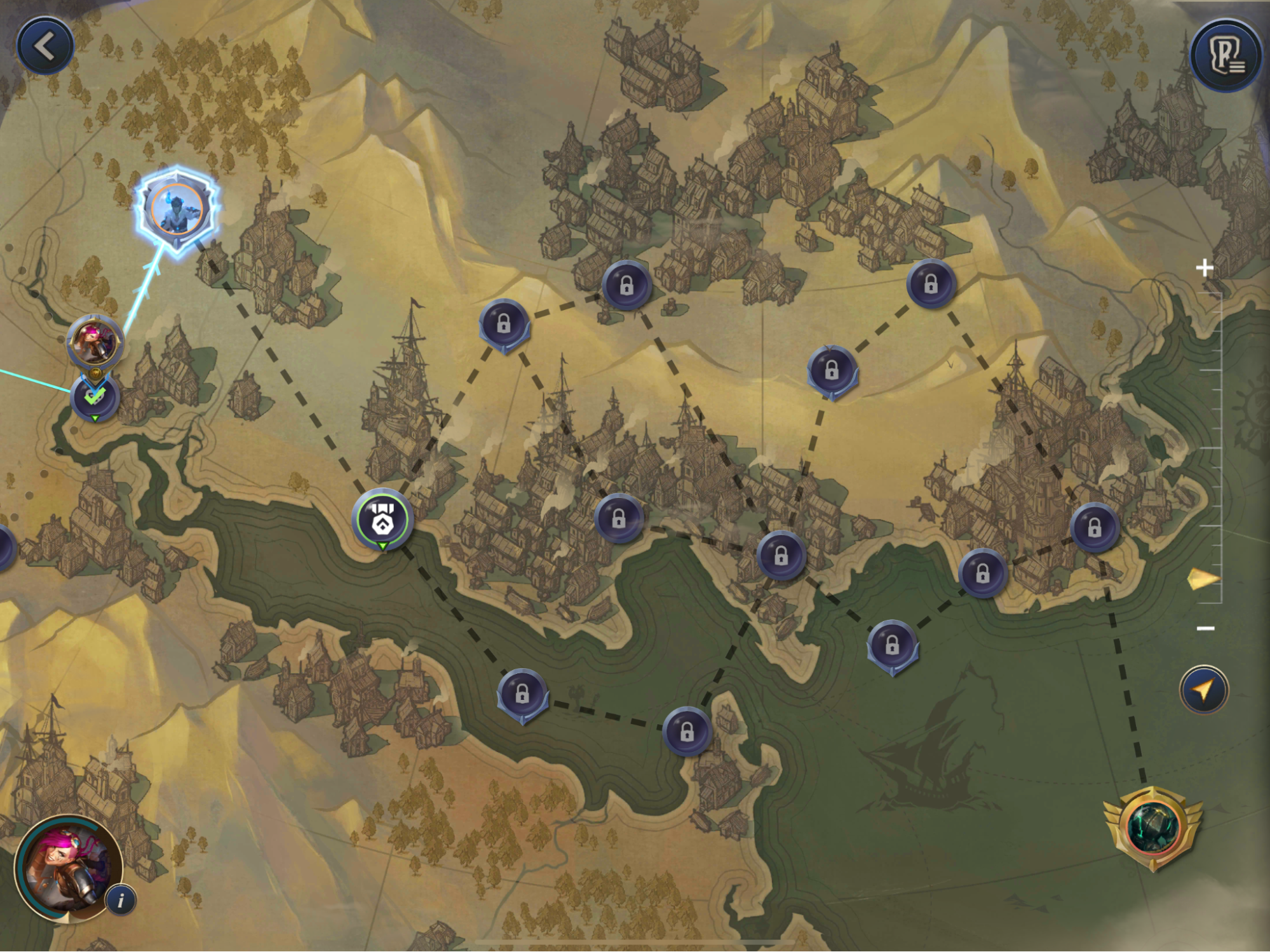The width and height of the screenshot is (1270, 952).
Task: Select the white emblem node with green ring
Action: [x=382, y=519]
